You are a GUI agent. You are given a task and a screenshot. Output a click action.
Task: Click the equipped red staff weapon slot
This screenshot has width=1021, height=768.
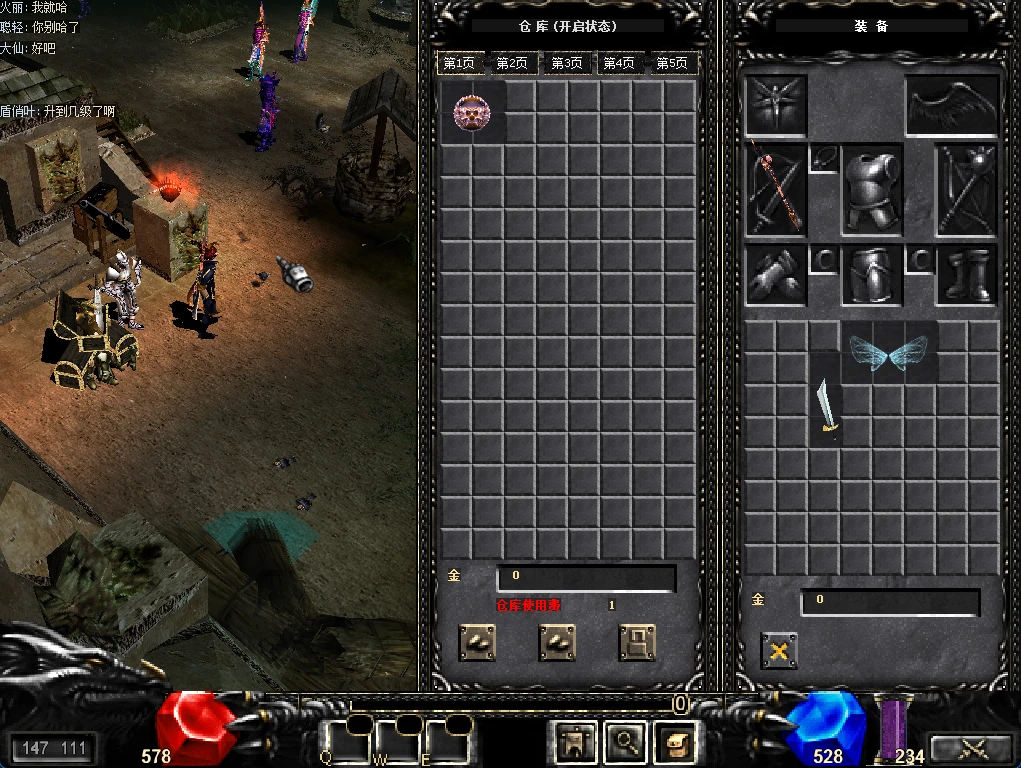[x=776, y=190]
